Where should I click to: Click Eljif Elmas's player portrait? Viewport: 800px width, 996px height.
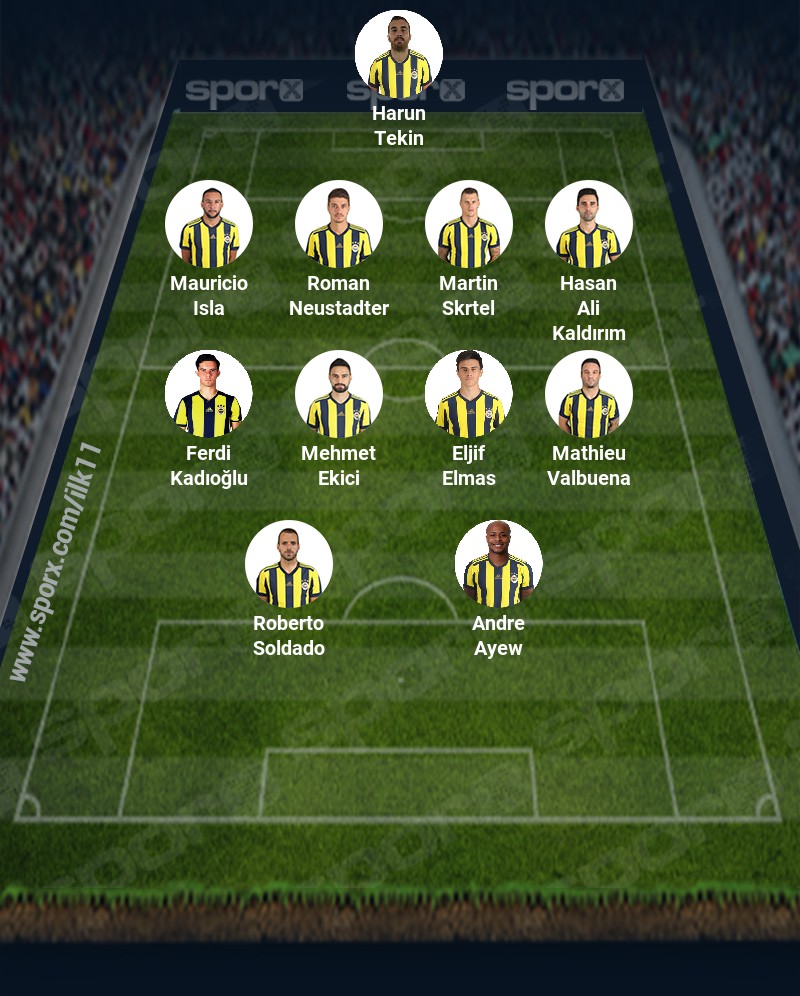tap(469, 394)
